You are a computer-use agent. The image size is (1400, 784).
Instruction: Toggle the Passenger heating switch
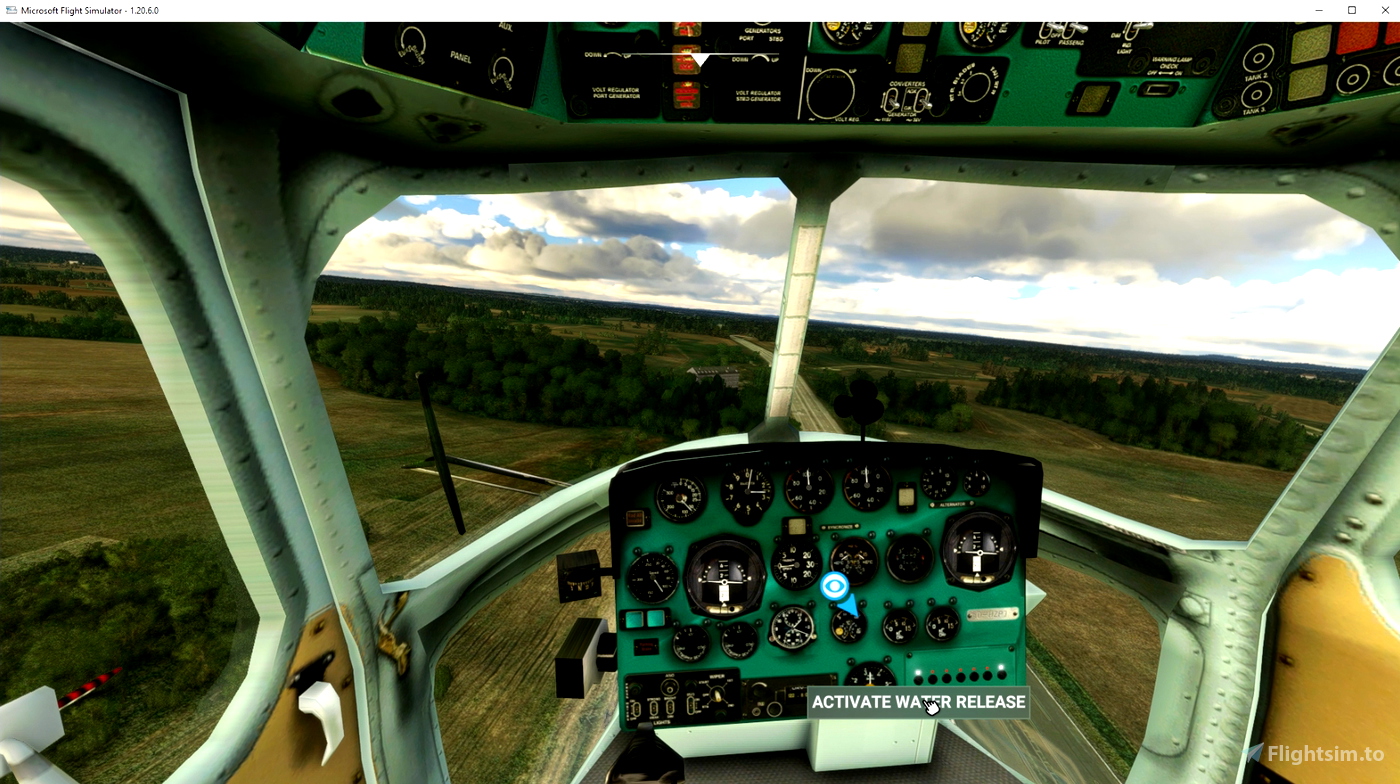click(1076, 28)
